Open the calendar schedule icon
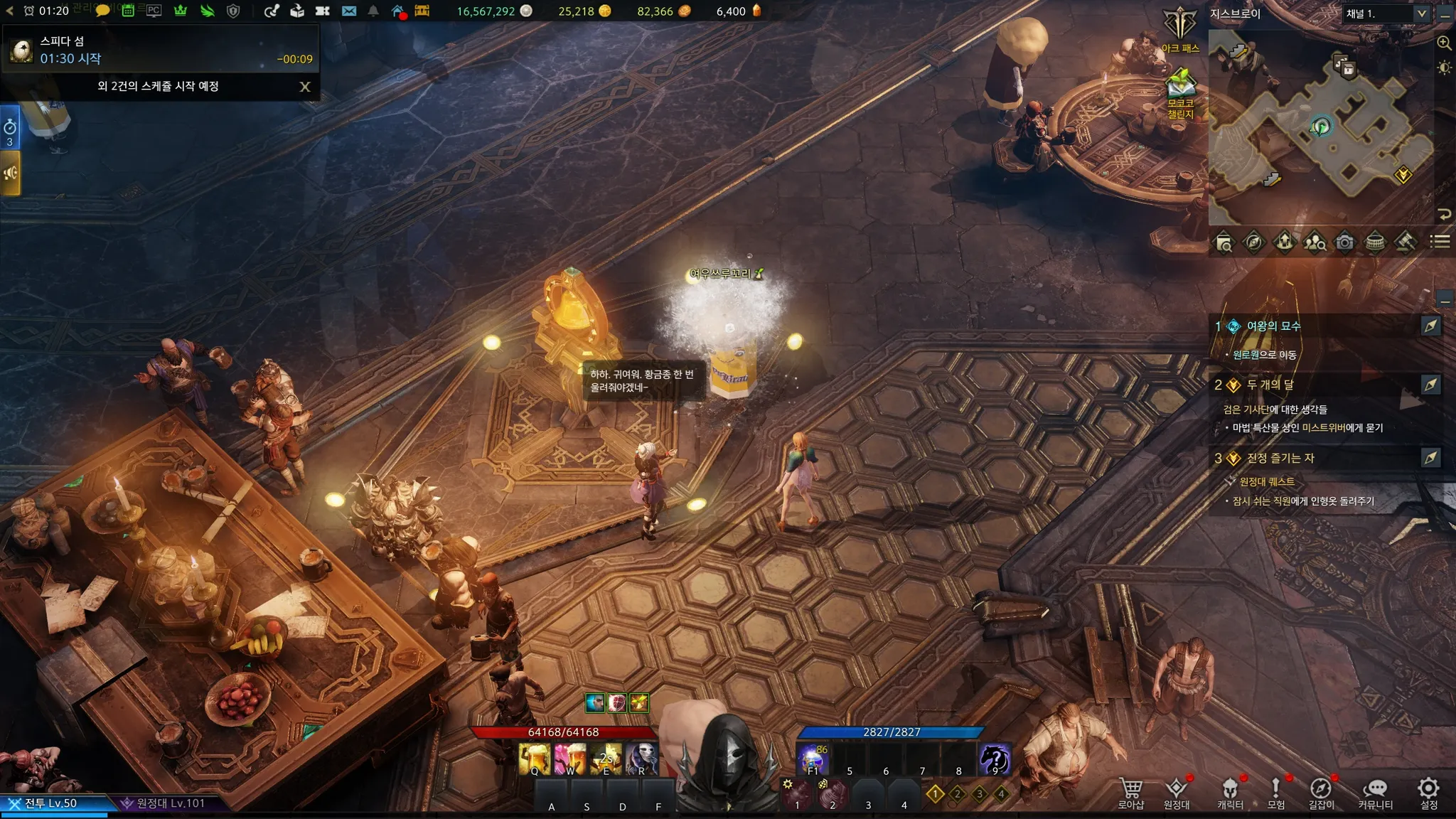The height and width of the screenshot is (819, 1456). tap(128, 11)
